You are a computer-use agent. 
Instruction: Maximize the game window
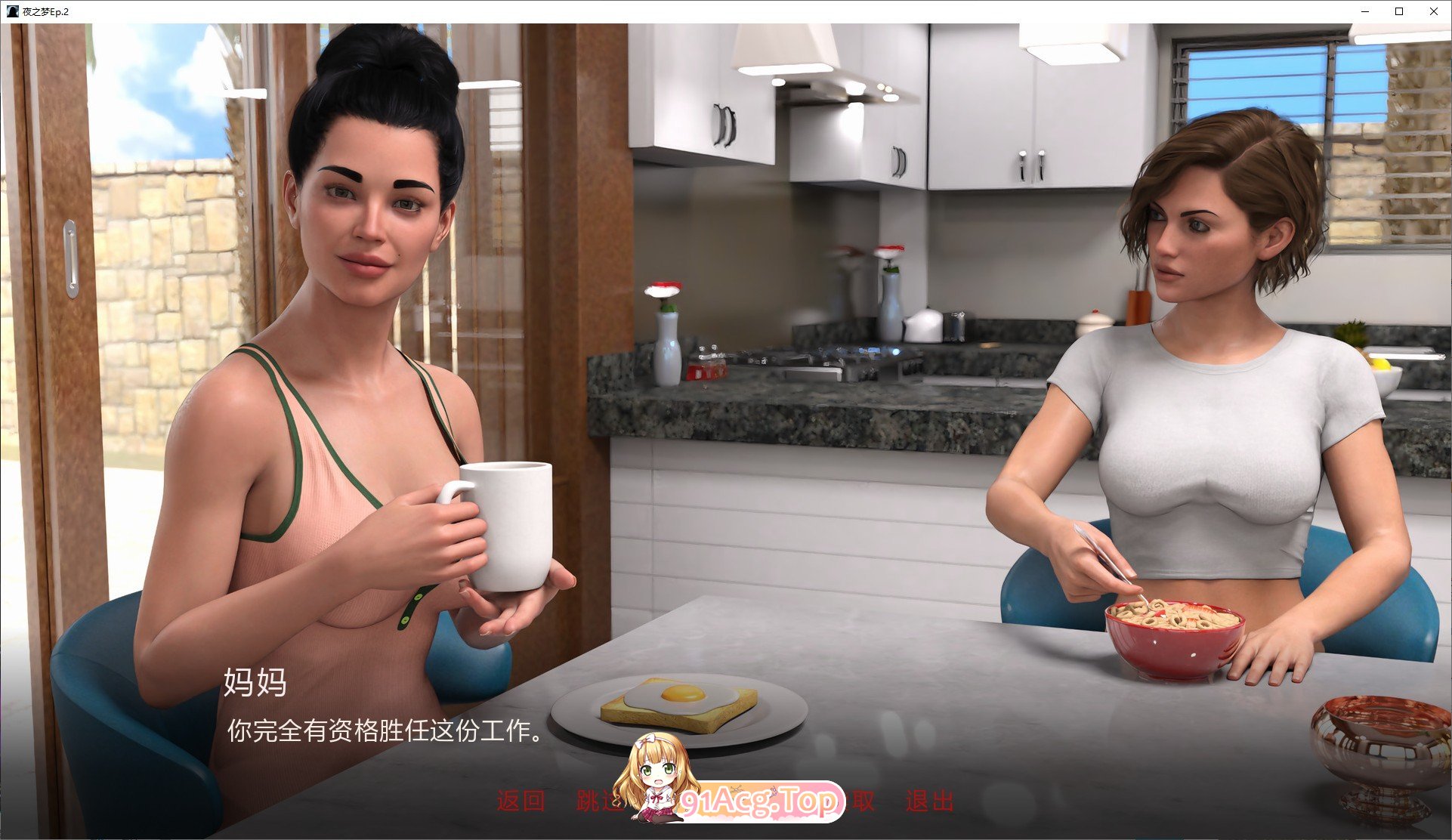1398,11
